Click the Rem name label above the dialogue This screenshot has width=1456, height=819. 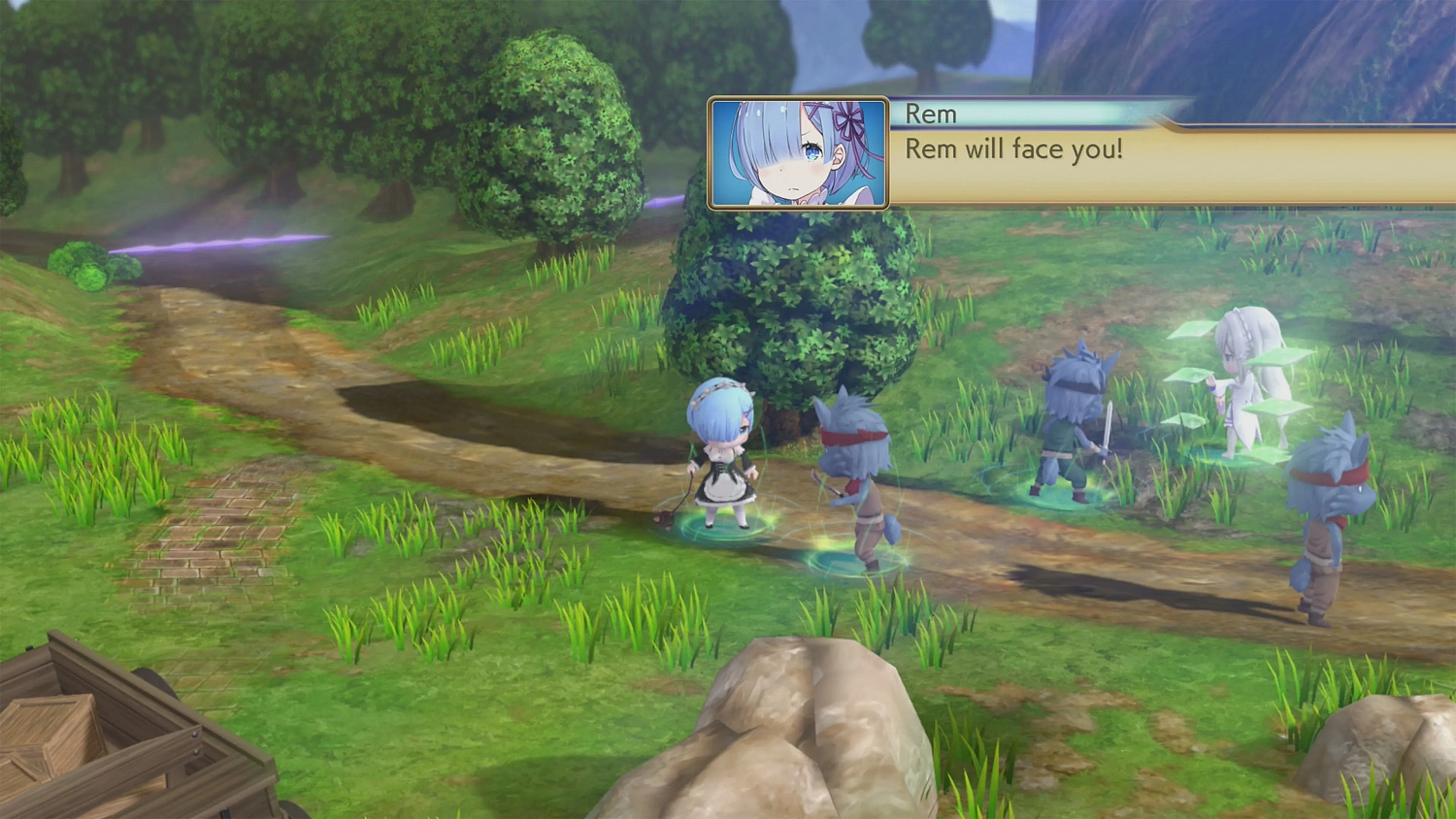pyautogui.click(x=930, y=114)
